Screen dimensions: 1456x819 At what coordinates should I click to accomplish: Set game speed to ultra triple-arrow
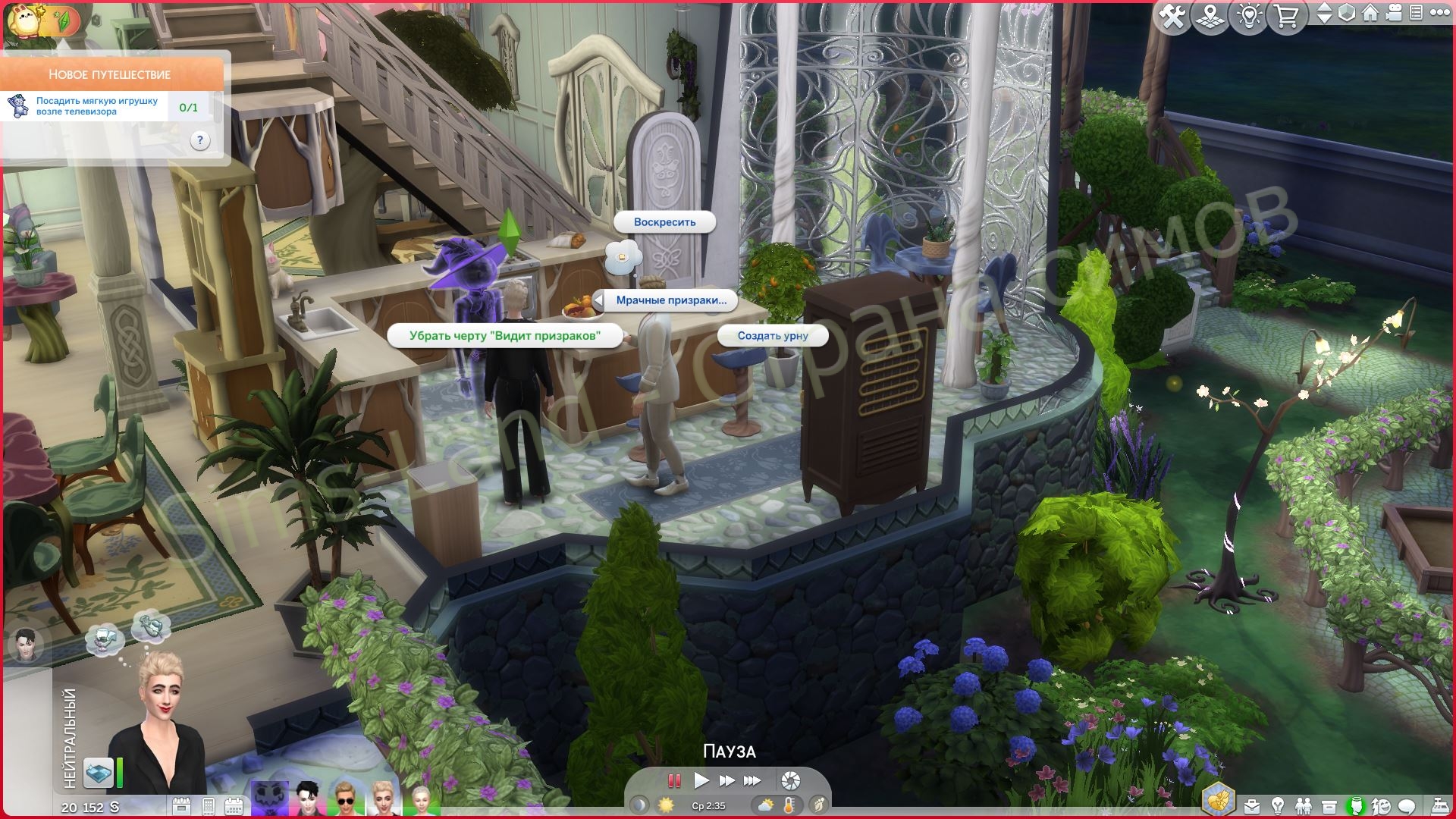[752, 780]
